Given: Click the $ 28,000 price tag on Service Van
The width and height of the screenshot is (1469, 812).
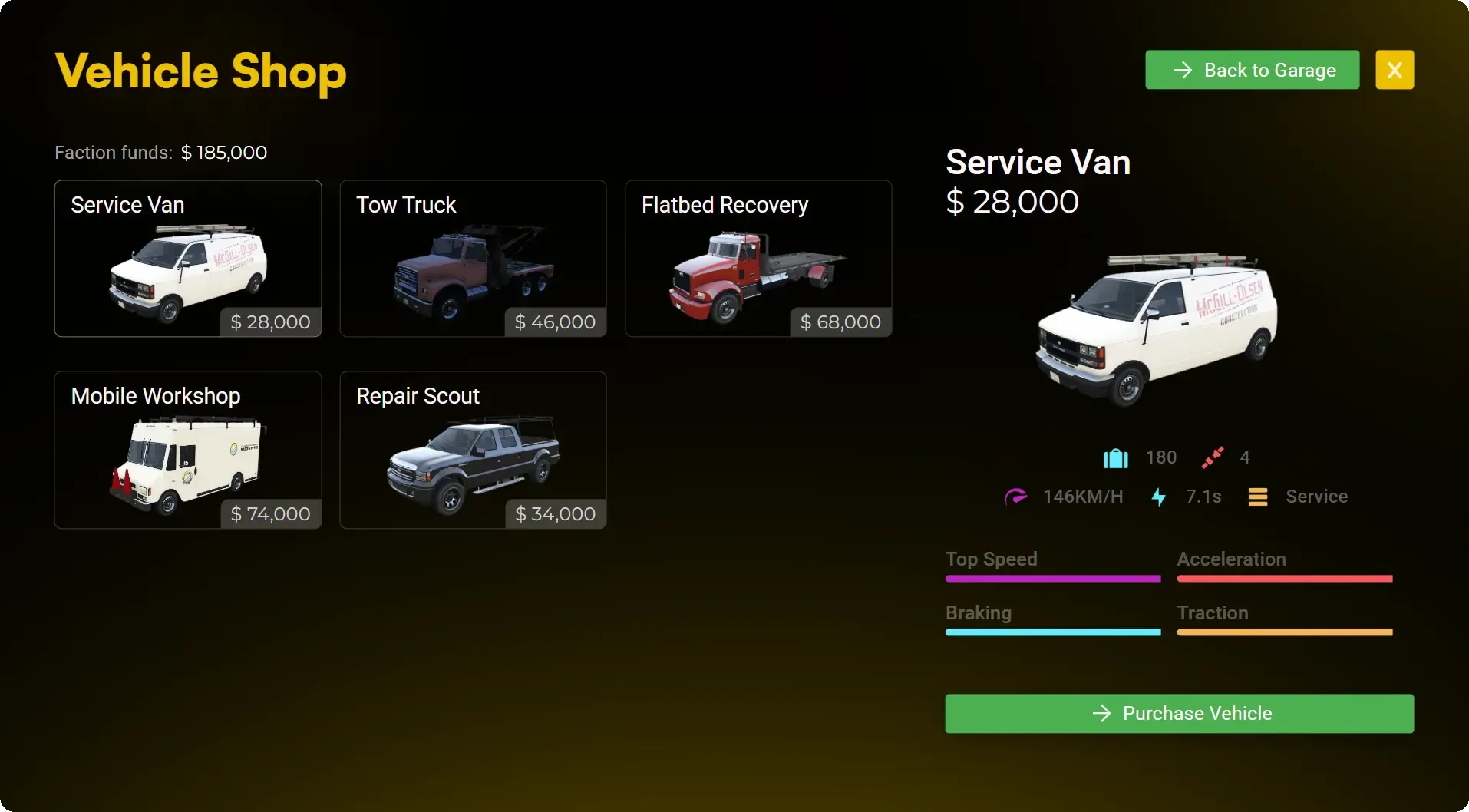Looking at the screenshot, I should point(269,322).
